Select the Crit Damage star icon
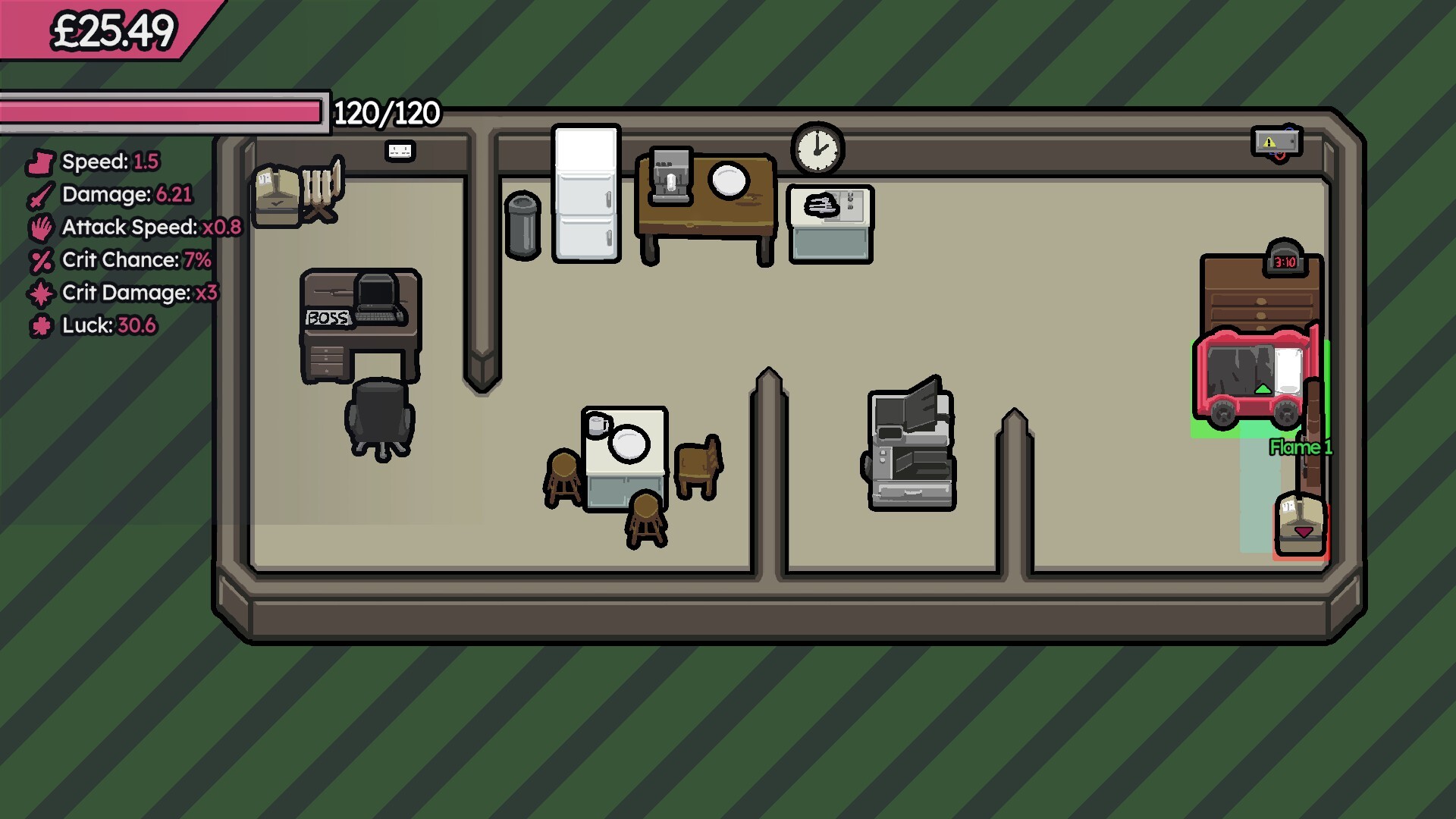The width and height of the screenshot is (1456, 819). 41,293
